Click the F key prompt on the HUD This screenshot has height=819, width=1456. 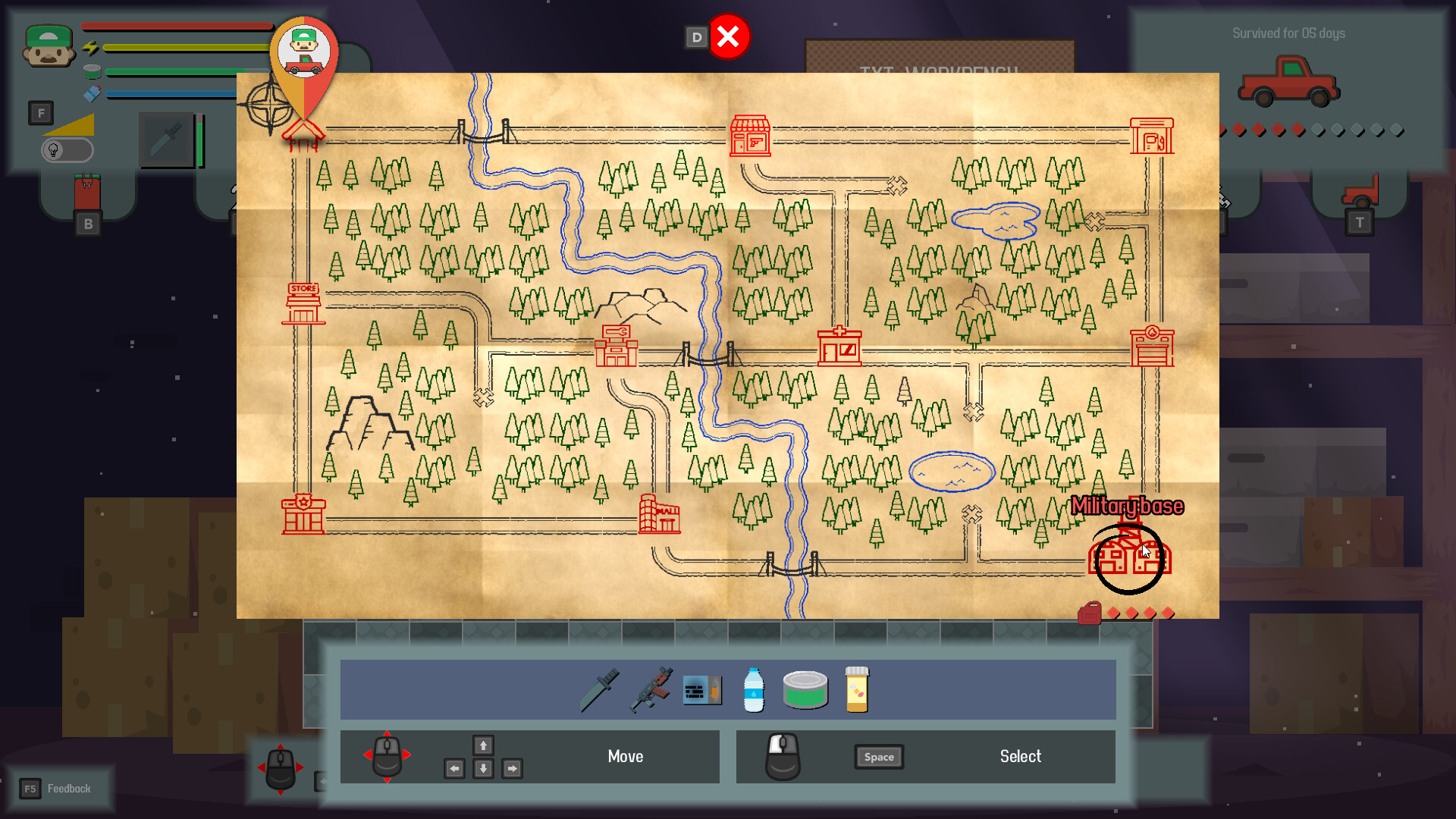click(x=41, y=113)
